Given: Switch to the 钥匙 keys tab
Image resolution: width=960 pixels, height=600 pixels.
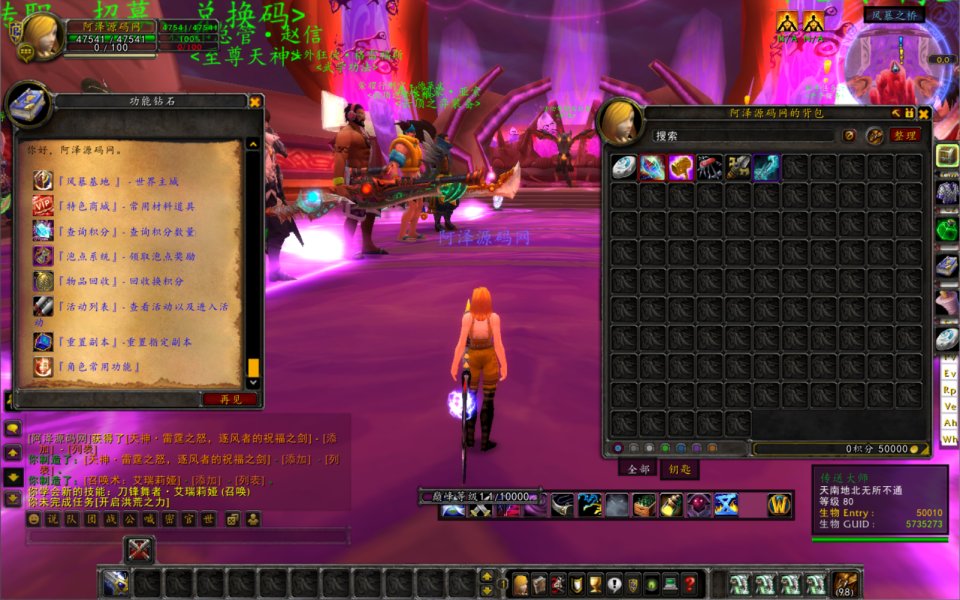Looking at the screenshot, I should (x=680, y=468).
